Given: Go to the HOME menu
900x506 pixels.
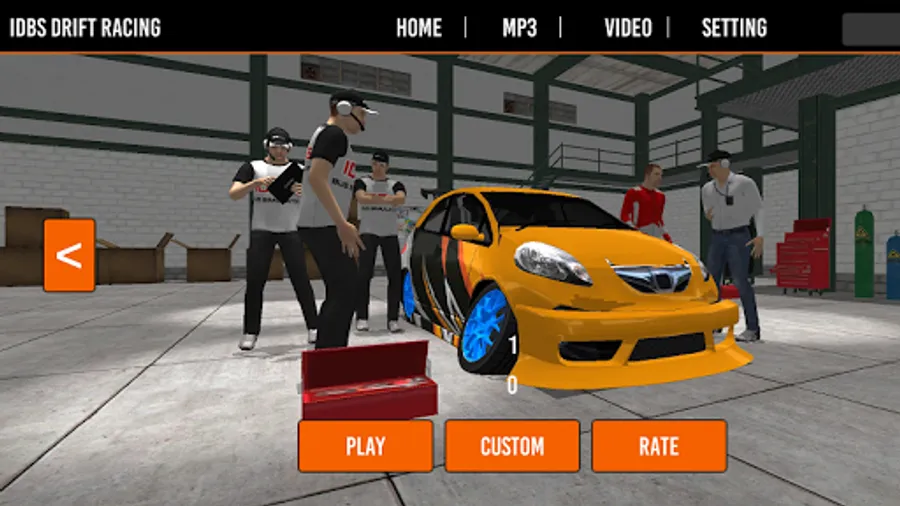Looking at the screenshot, I should [419, 28].
